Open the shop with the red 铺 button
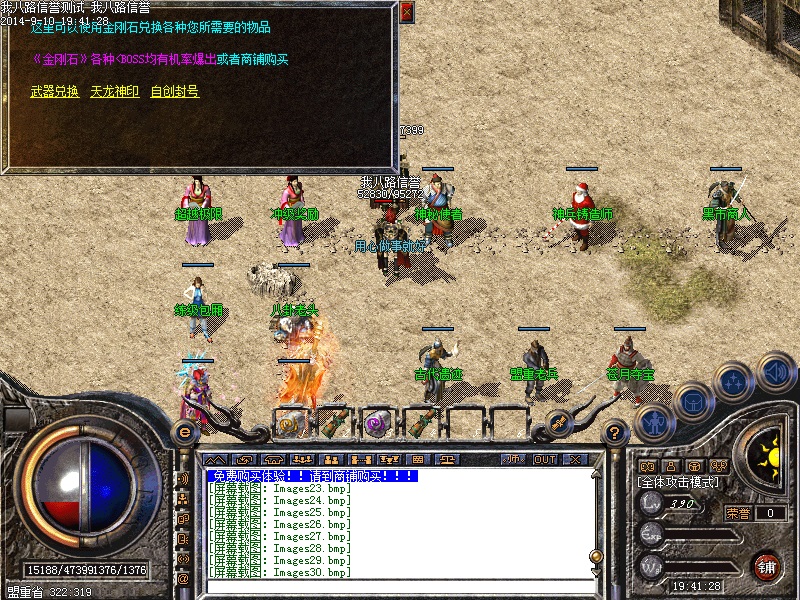The image size is (800, 600). [767, 566]
